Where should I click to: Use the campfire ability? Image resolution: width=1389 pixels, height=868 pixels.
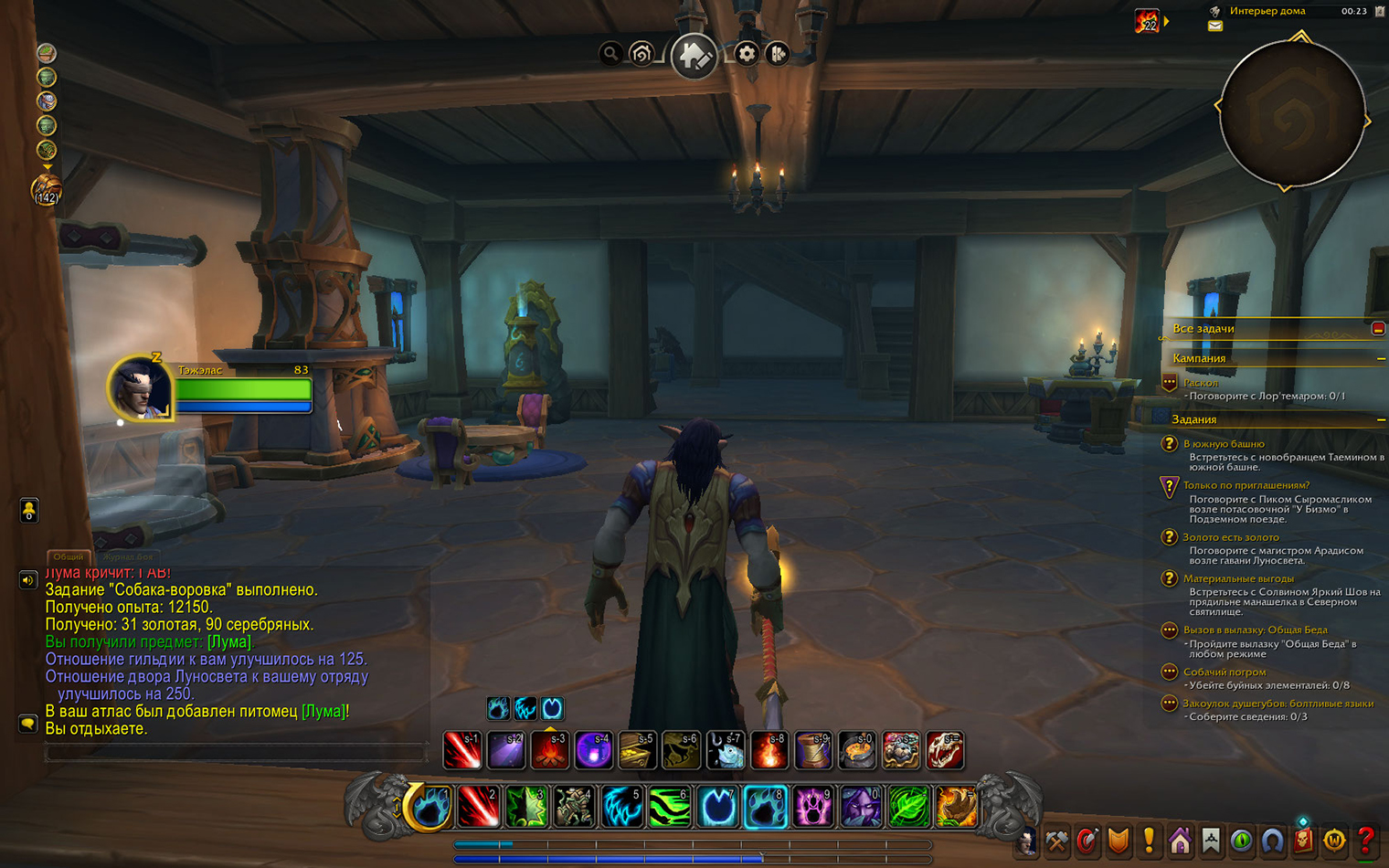point(550,751)
